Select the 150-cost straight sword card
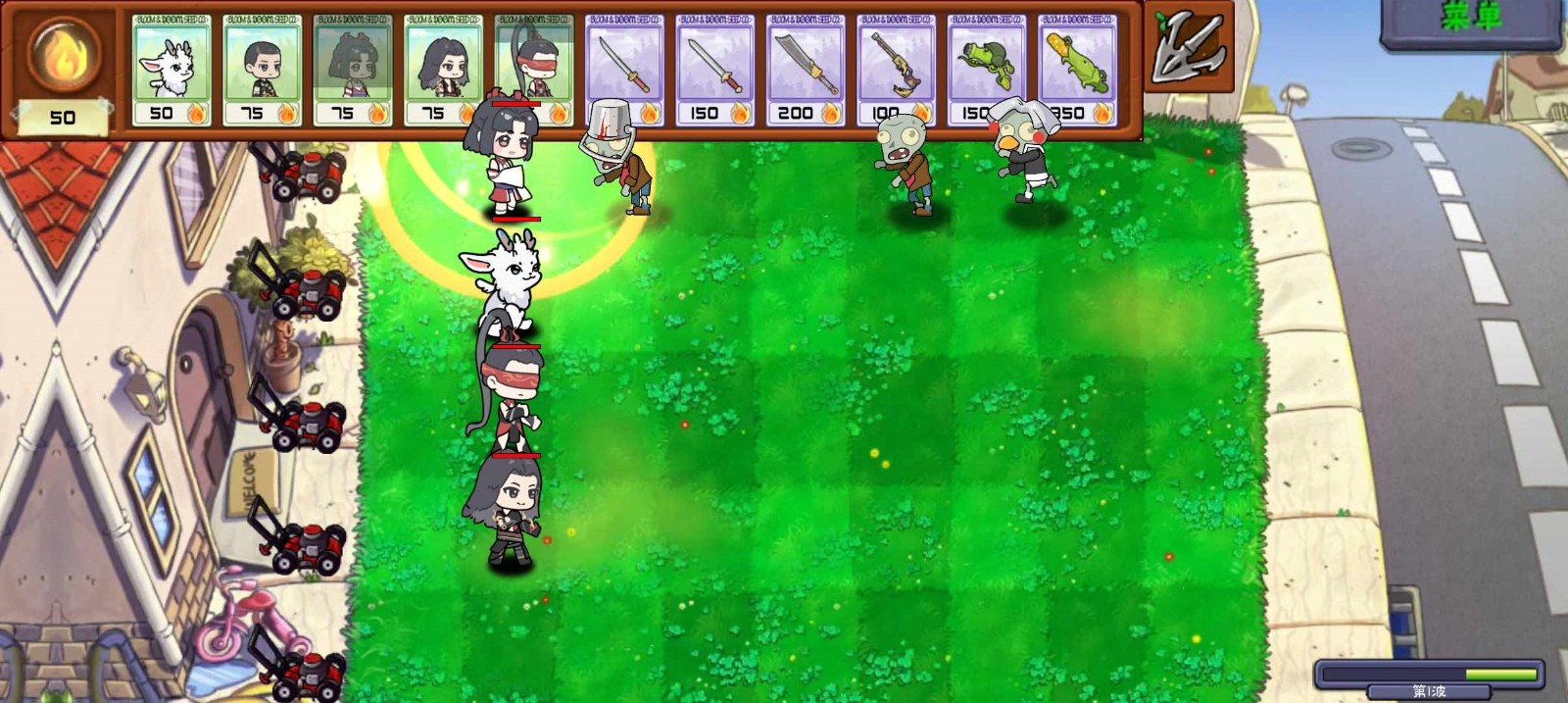Screen dimensions: 1568x703 (714, 69)
